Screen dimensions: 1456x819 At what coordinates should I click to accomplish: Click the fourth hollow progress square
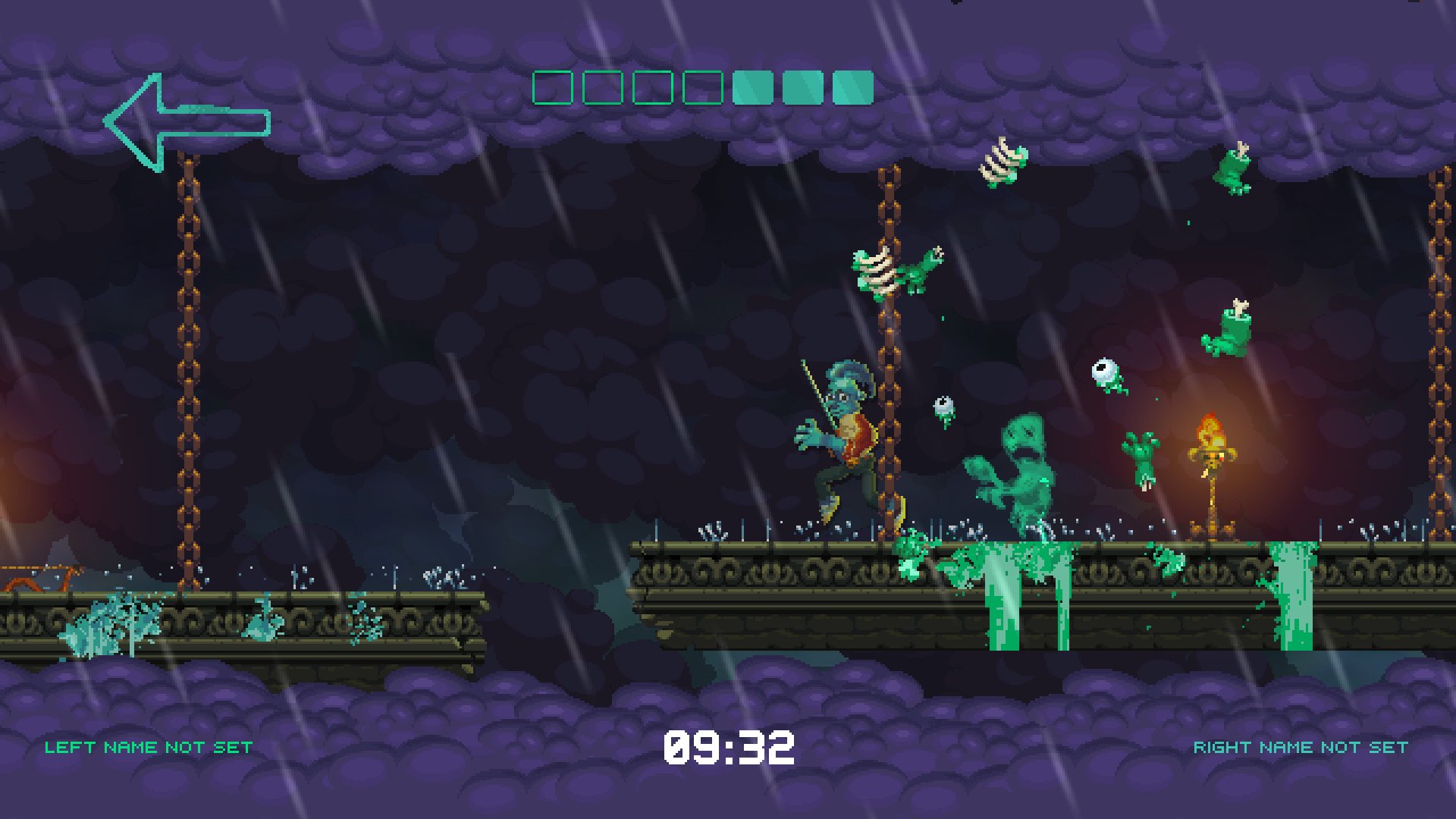click(702, 88)
